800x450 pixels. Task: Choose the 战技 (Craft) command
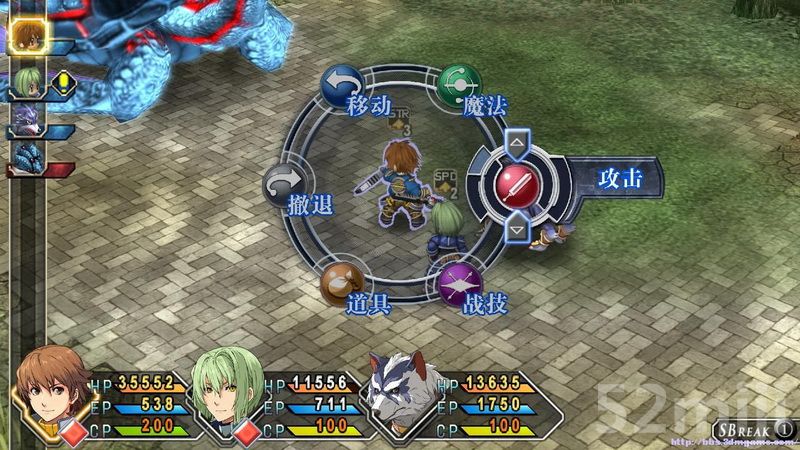pyautogui.click(x=460, y=287)
